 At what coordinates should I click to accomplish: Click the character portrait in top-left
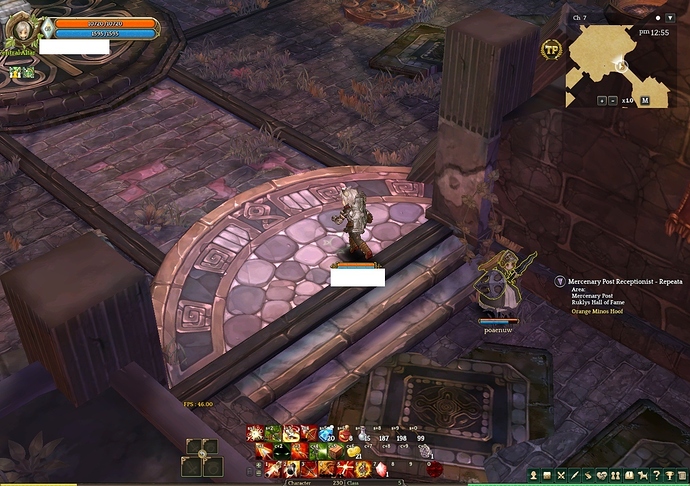pyautogui.click(x=20, y=27)
